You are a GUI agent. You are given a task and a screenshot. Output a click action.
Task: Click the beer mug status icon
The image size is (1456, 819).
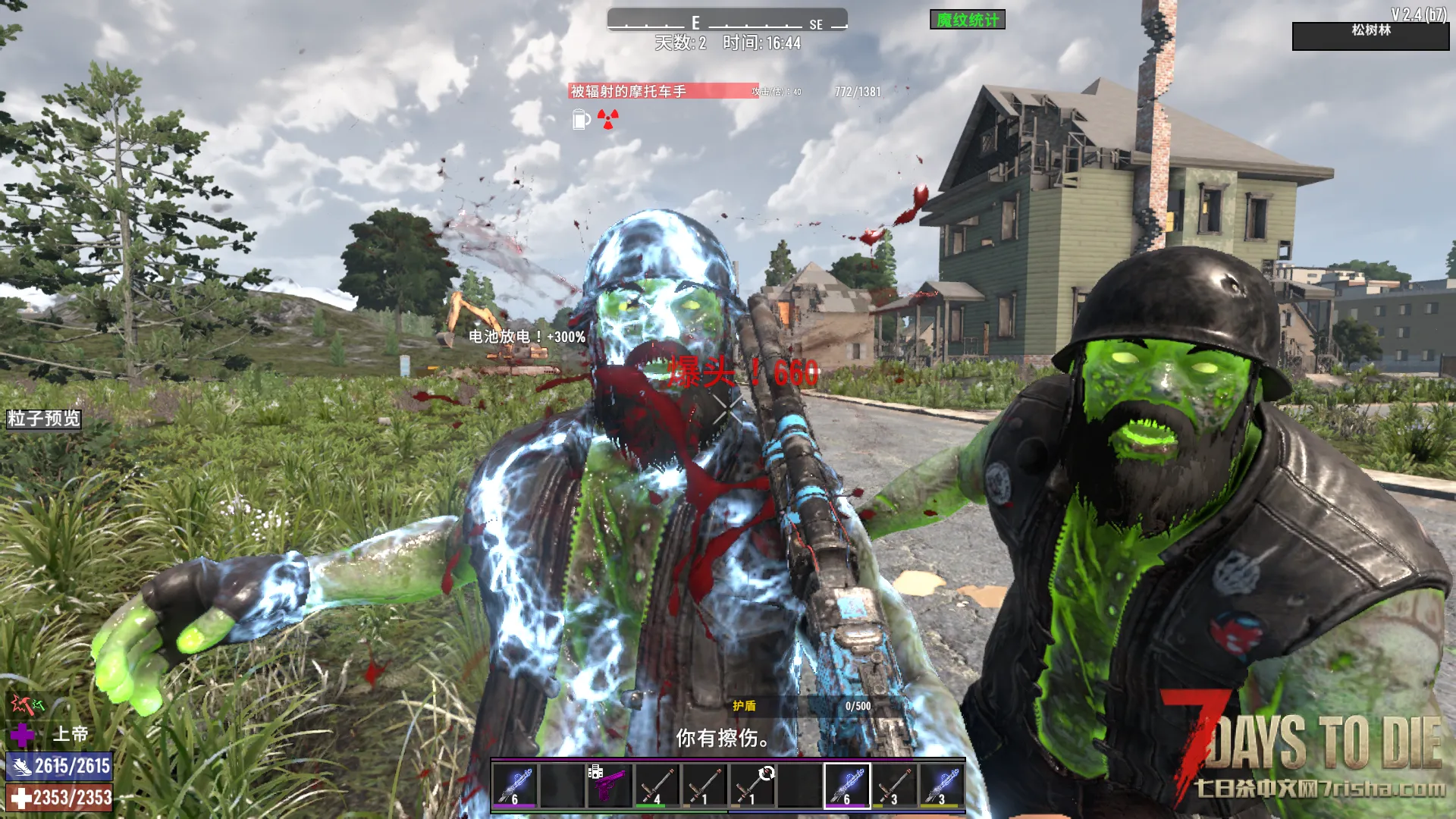[x=580, y=119]
